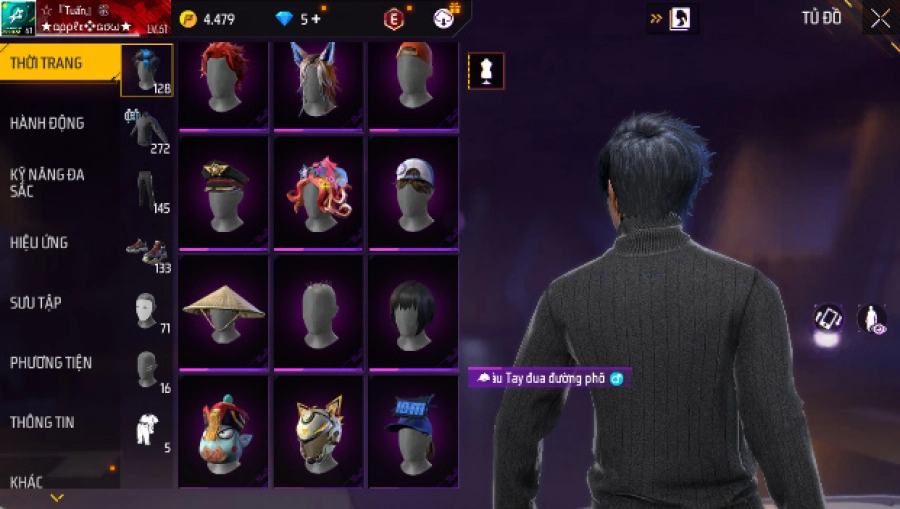900x509 pixels.
Task: Select the black bob hair item
Action: coord(413,310)
